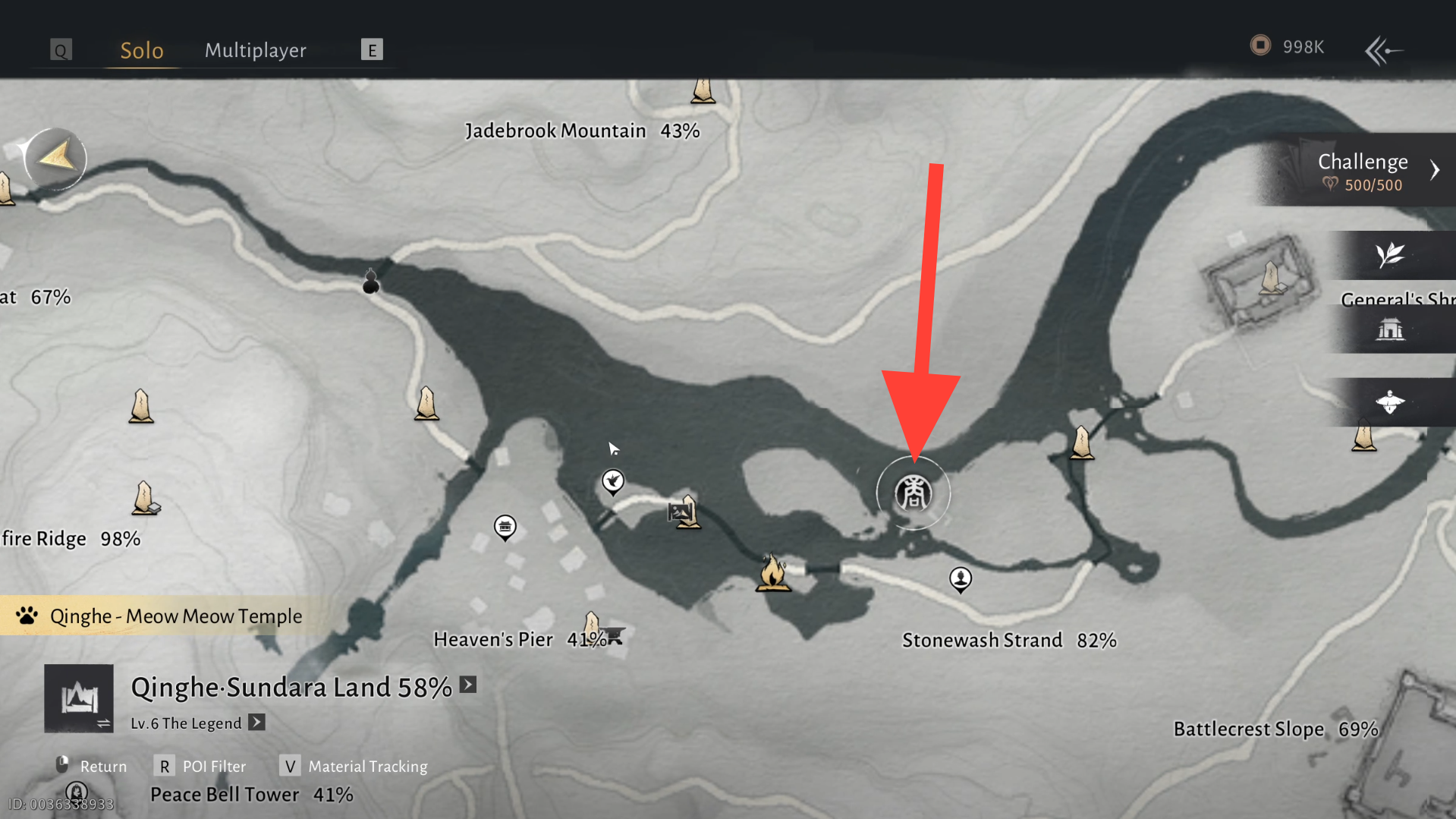1456x819 pixels.
Task: Select the black gourd map marker
Action: pyautogui.click(x=371, y=282)
